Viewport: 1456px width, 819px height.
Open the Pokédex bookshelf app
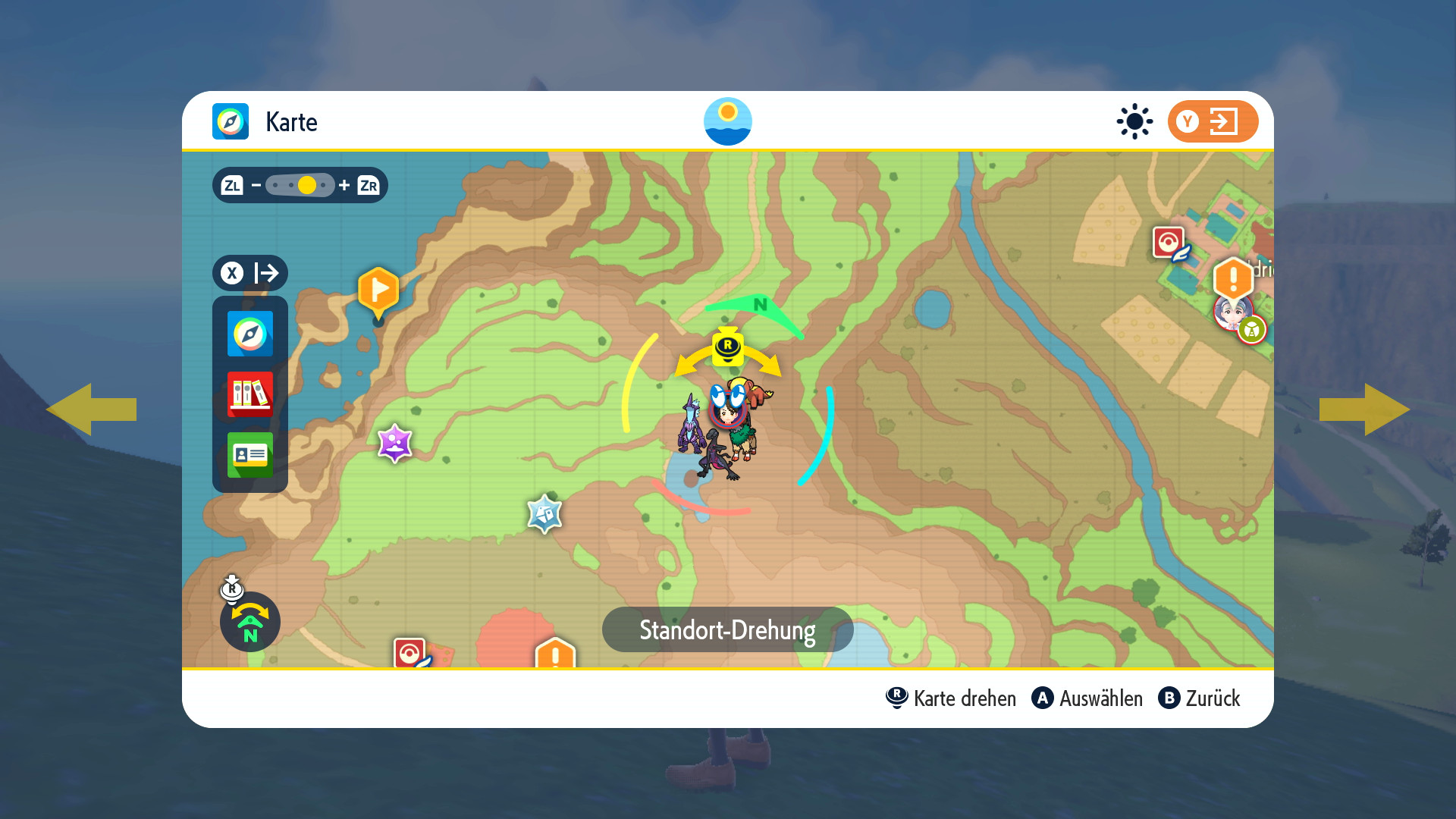coord(249,394)
